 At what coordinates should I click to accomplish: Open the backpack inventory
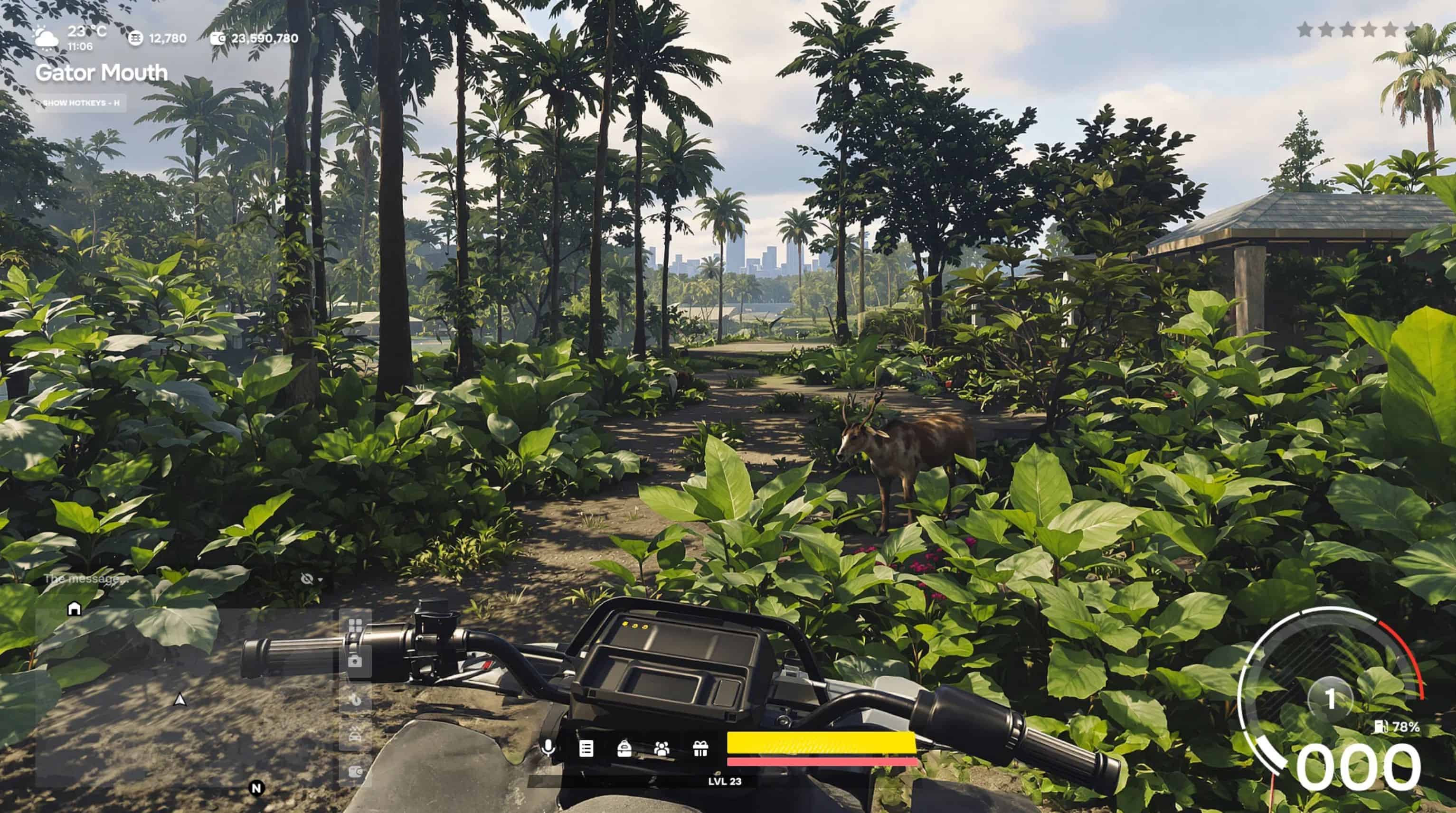[x=624, y=748]
